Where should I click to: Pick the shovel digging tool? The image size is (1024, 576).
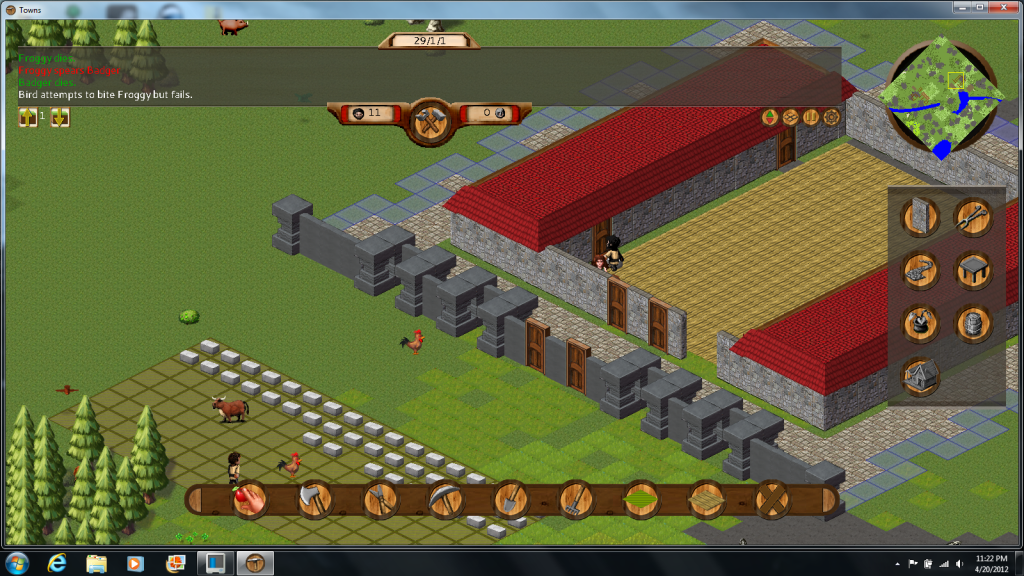point(511,500)
